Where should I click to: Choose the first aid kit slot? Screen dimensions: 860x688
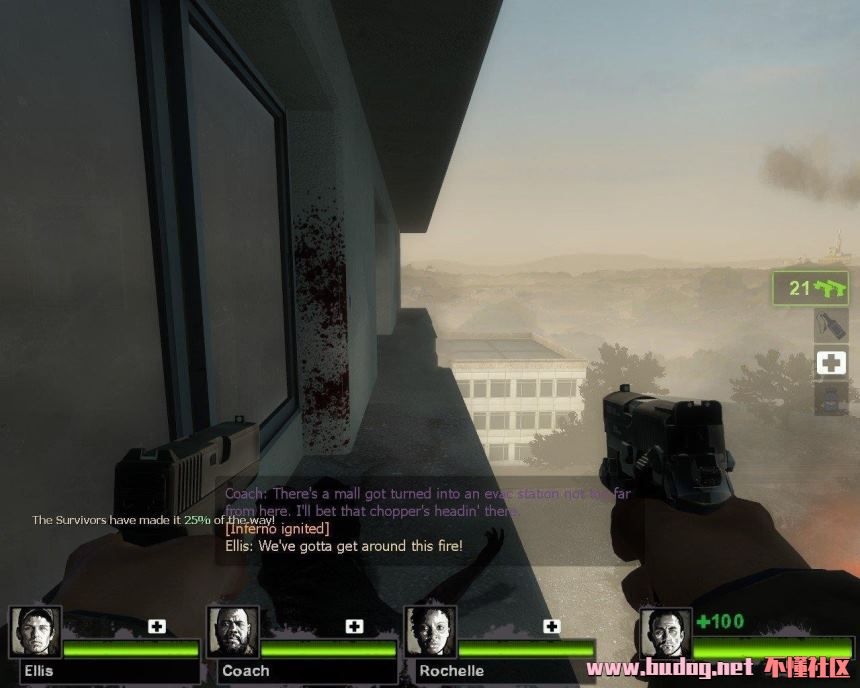831,362
